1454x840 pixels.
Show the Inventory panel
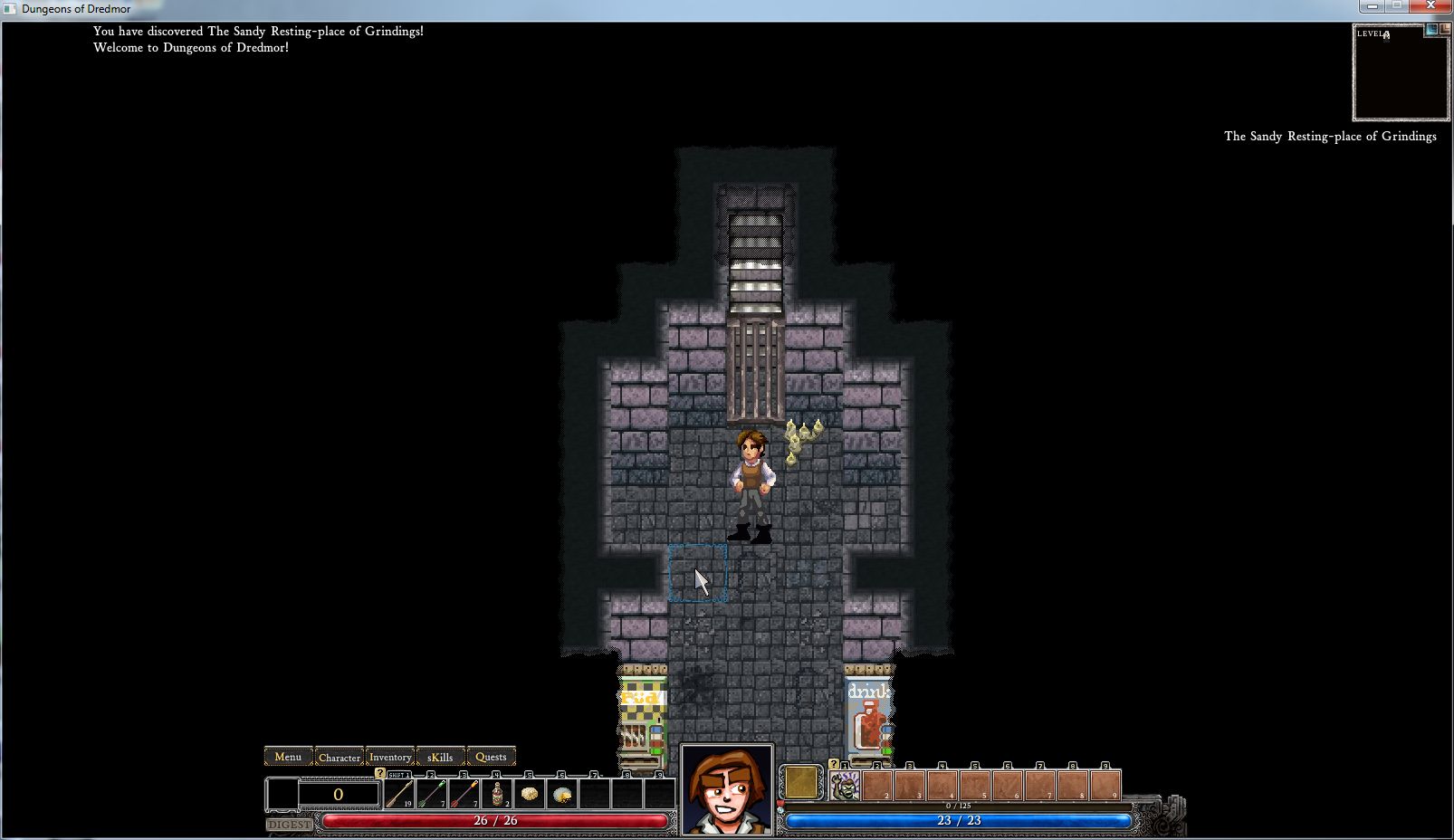390,757
